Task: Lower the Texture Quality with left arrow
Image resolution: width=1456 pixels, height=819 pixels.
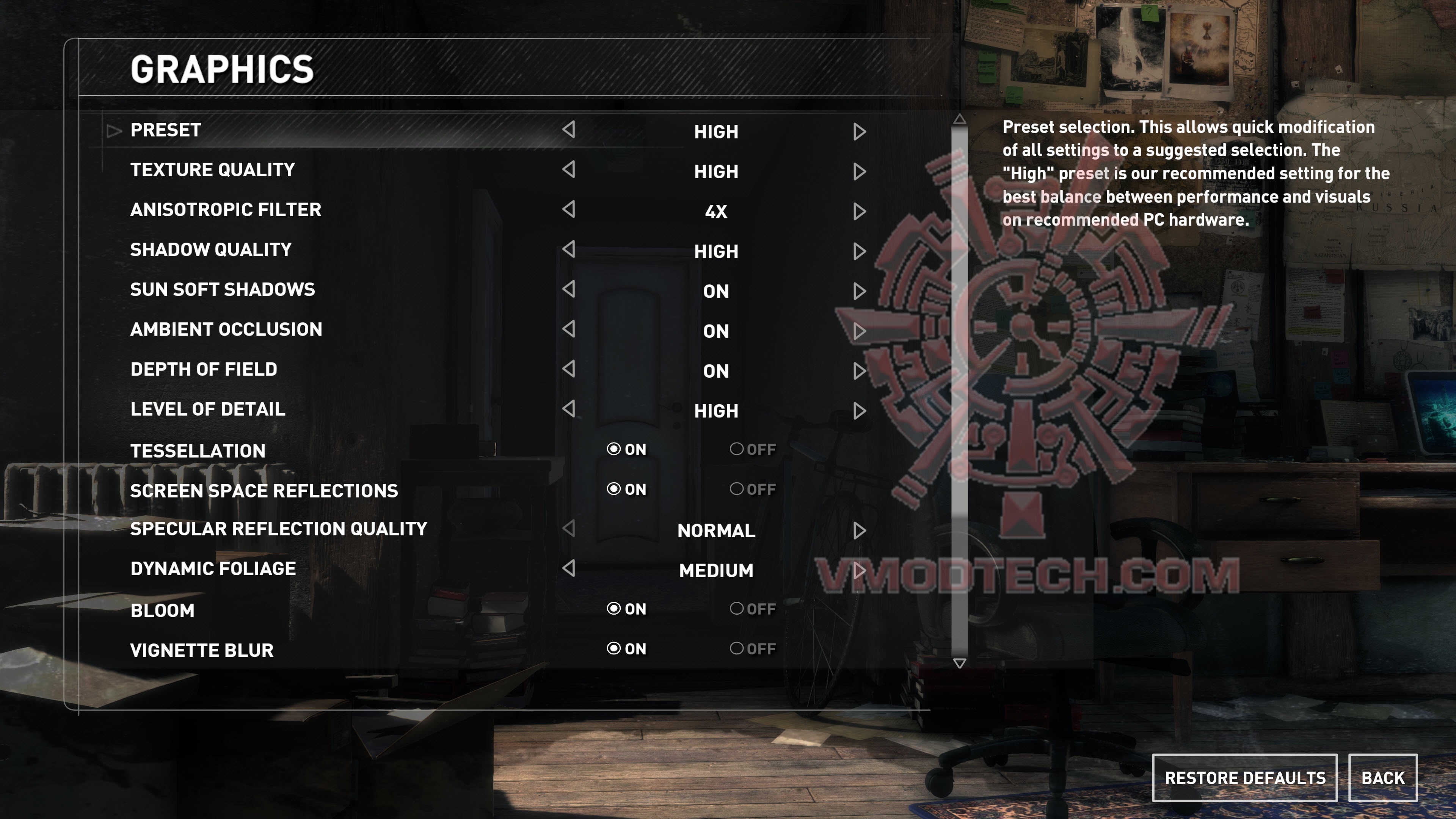Action: click(x=569, y=169)
